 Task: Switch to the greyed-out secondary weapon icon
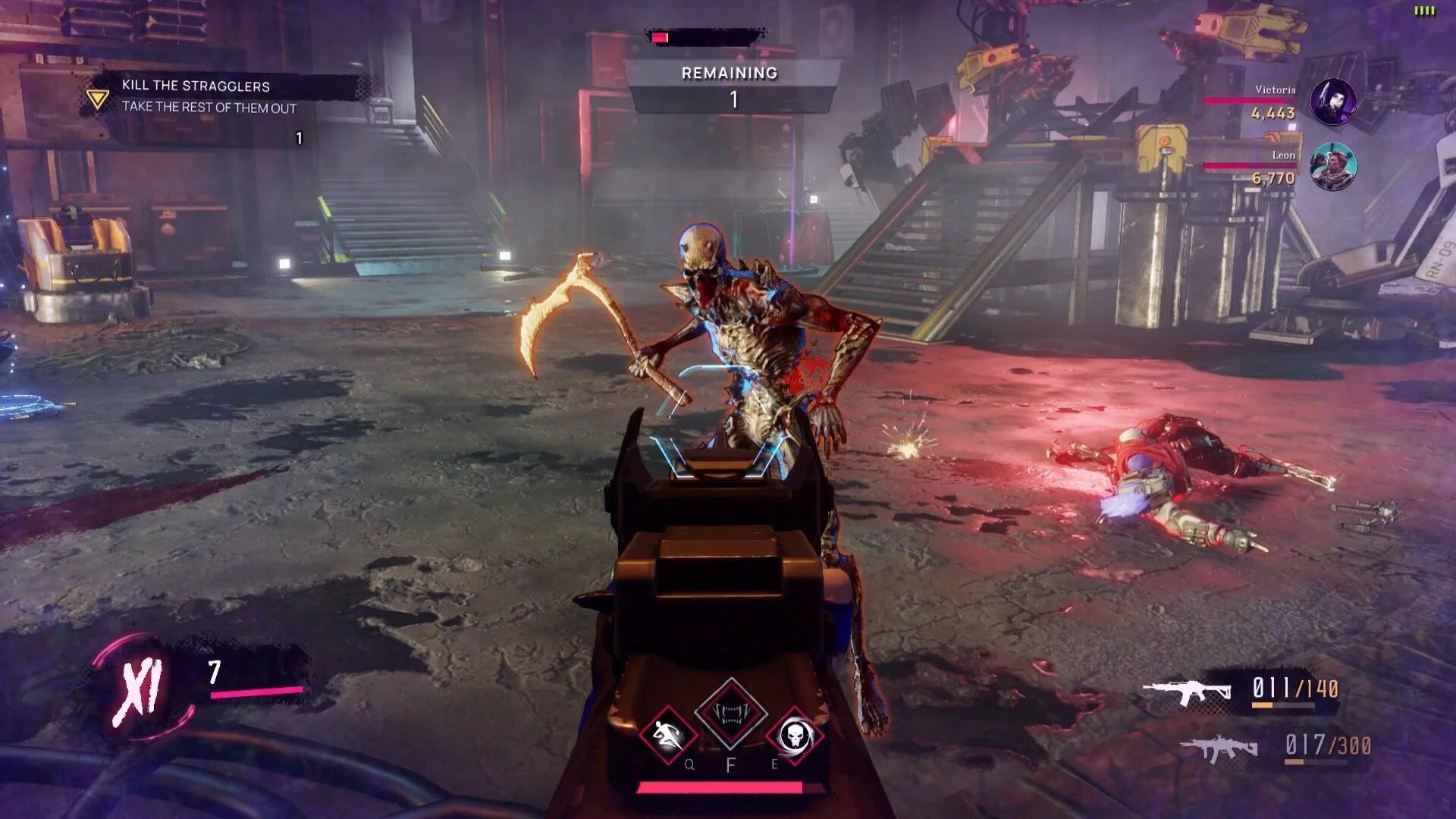click(x=1219, y=748)
